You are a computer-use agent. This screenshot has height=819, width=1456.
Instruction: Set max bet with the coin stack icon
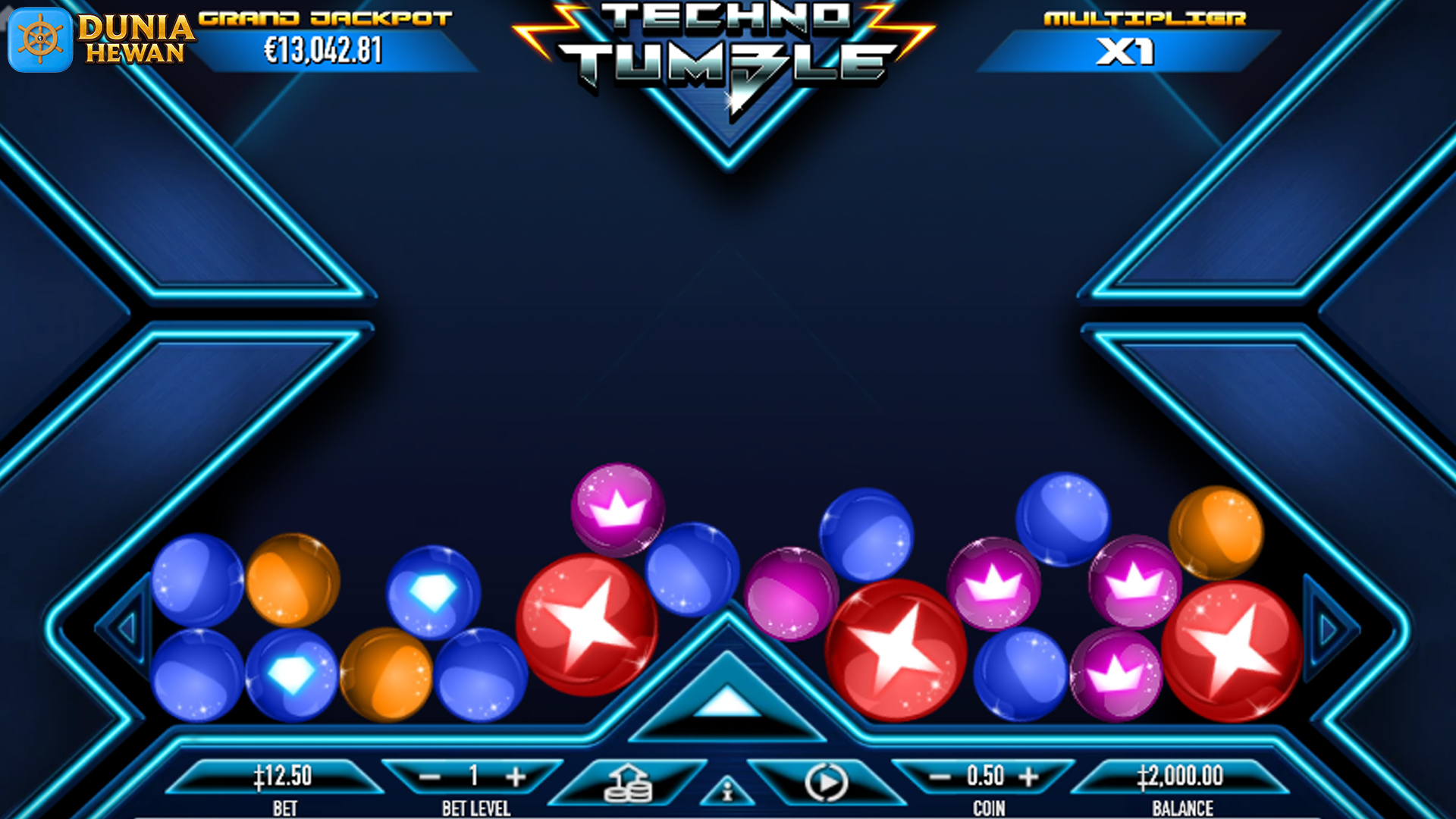(627, 783)
